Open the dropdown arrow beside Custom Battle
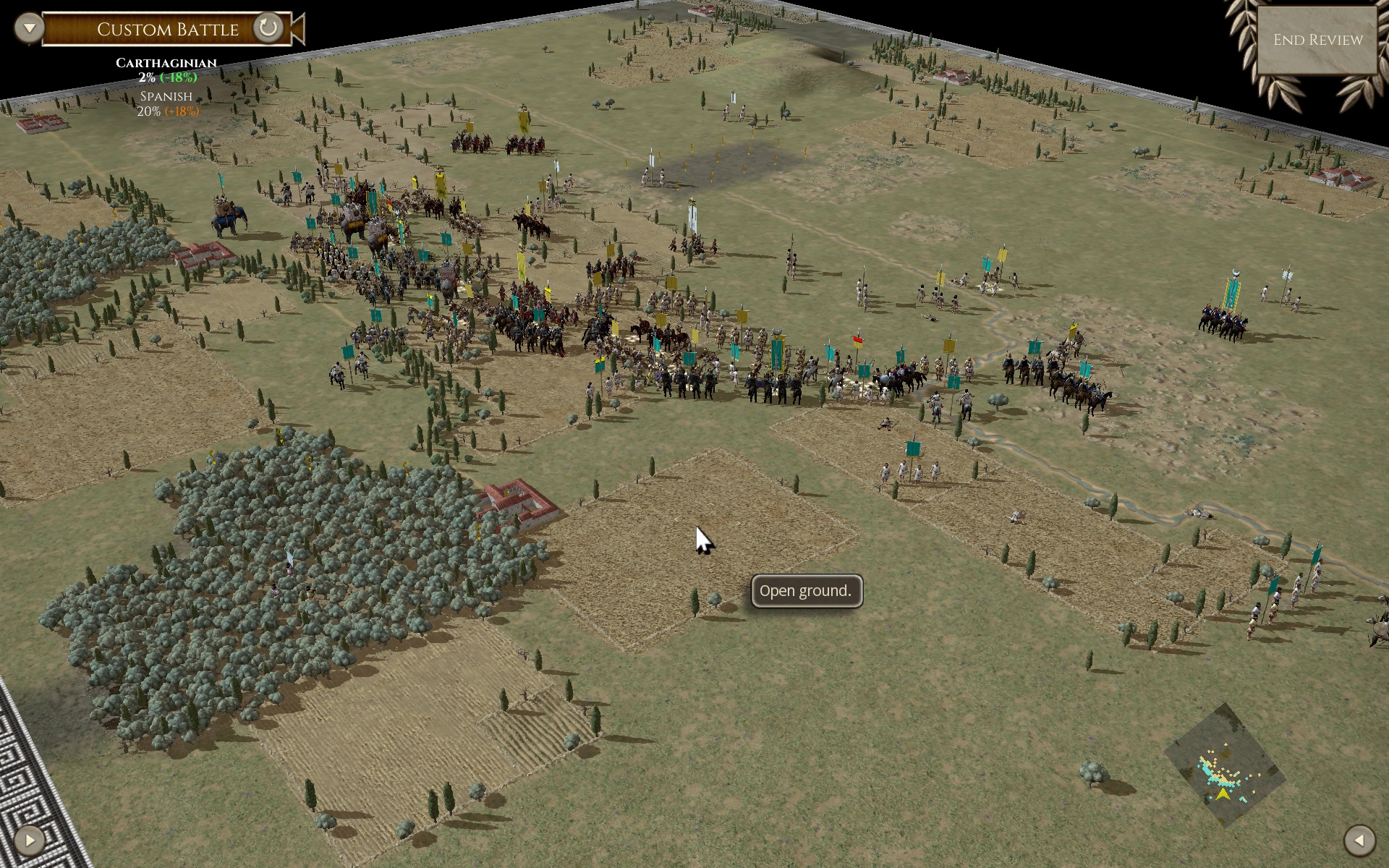The height and width of the screenshot is (868, 1389). tap(29, 28)
